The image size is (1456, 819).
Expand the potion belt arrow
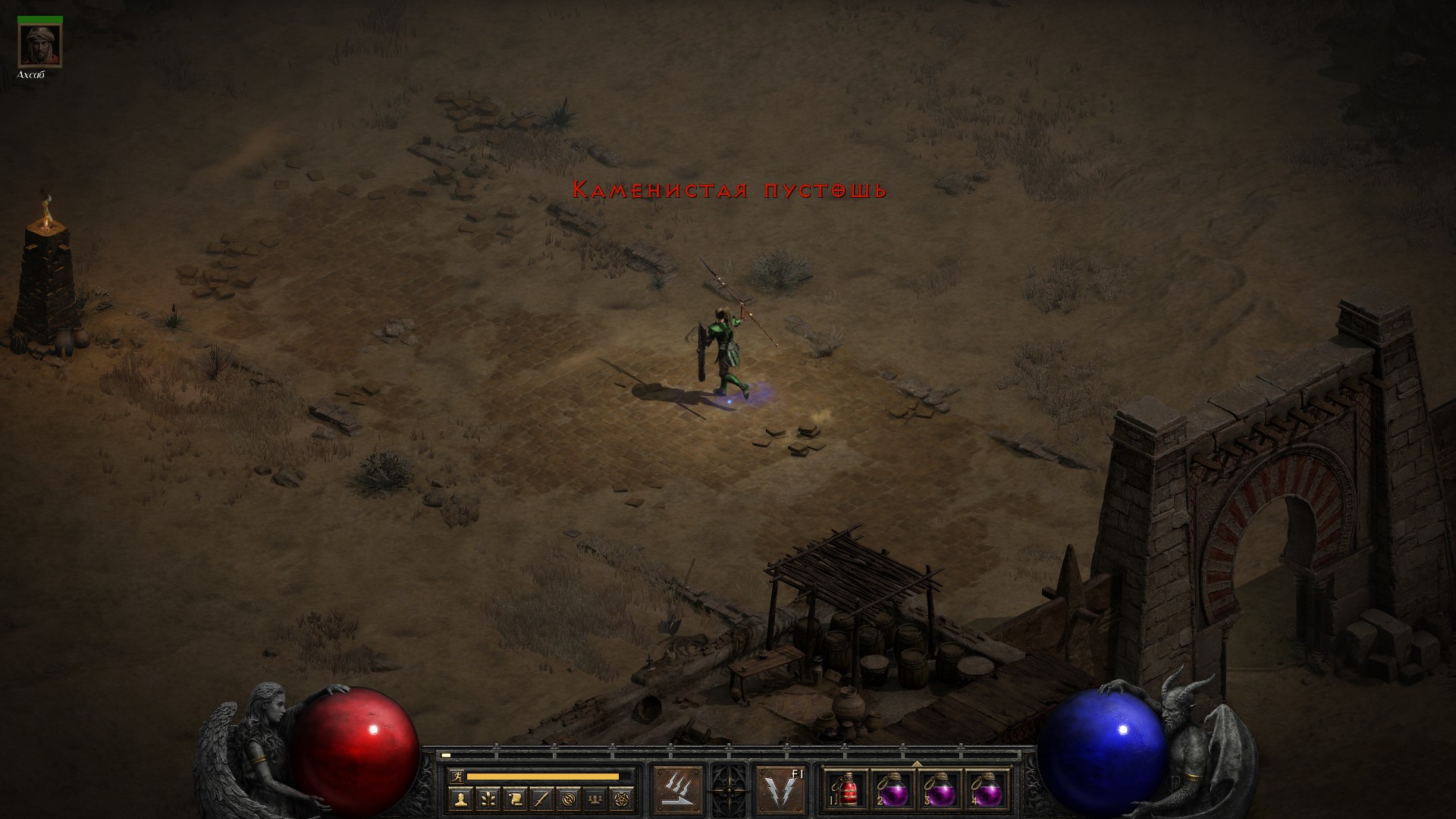(x=916, y=764)
